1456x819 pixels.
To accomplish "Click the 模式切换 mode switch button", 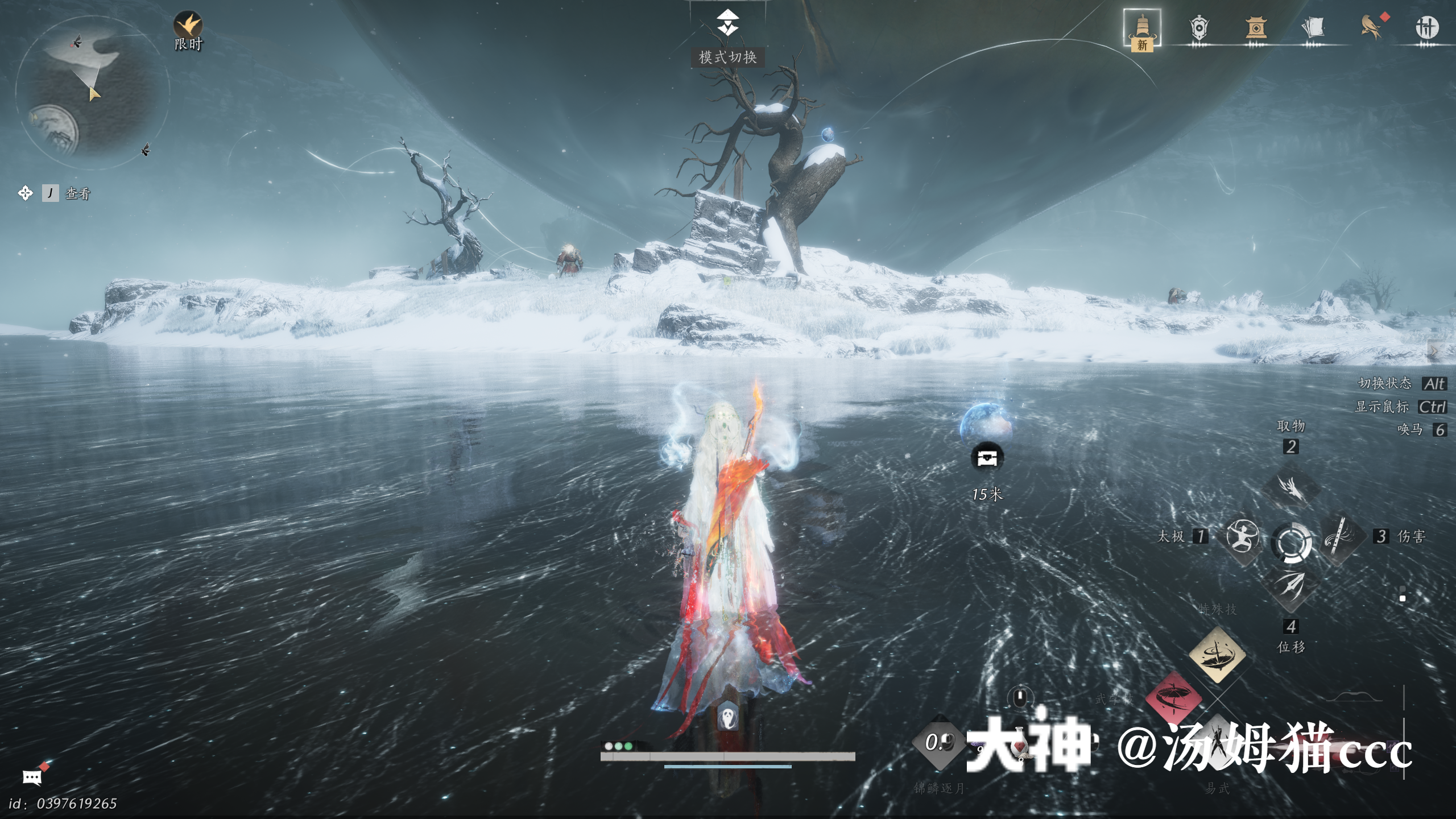I will [727, 24].
